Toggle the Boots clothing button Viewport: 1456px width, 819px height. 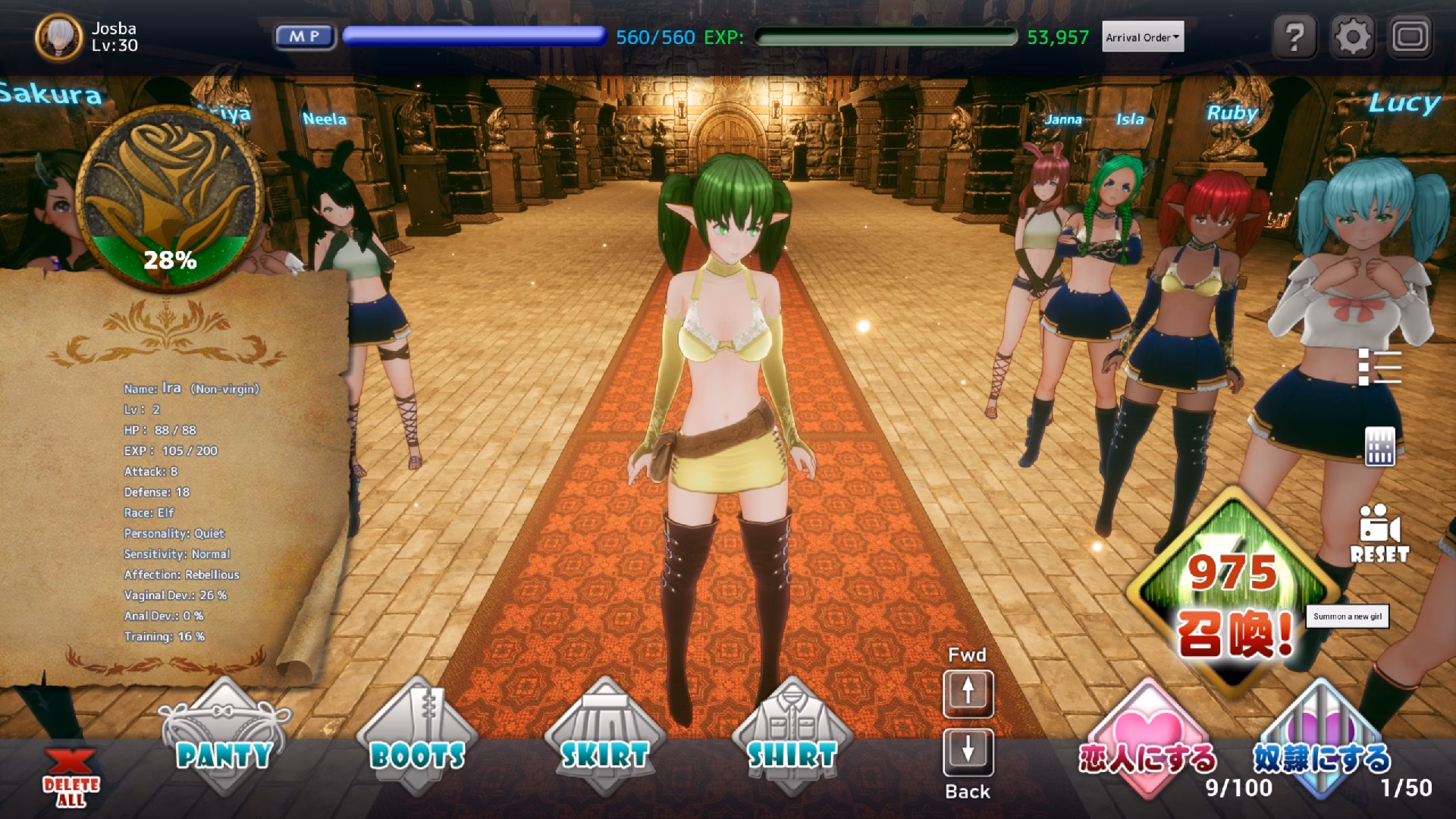click(x=417, y=736)
